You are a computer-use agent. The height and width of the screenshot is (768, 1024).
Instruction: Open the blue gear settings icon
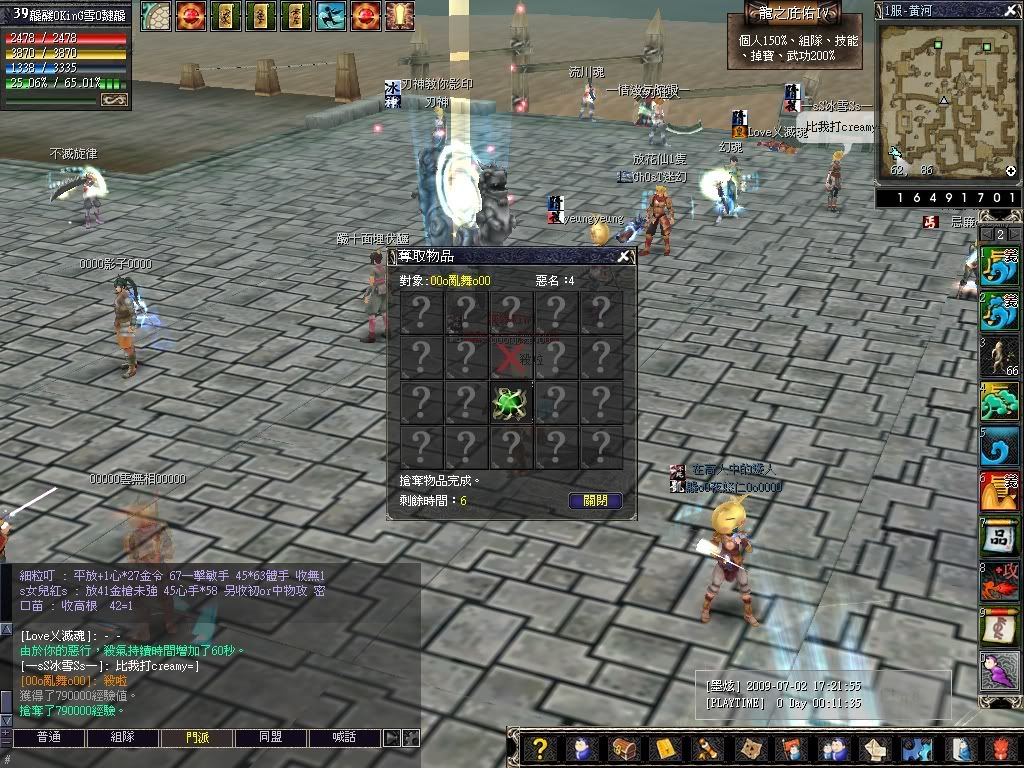[x=914, y=749]
